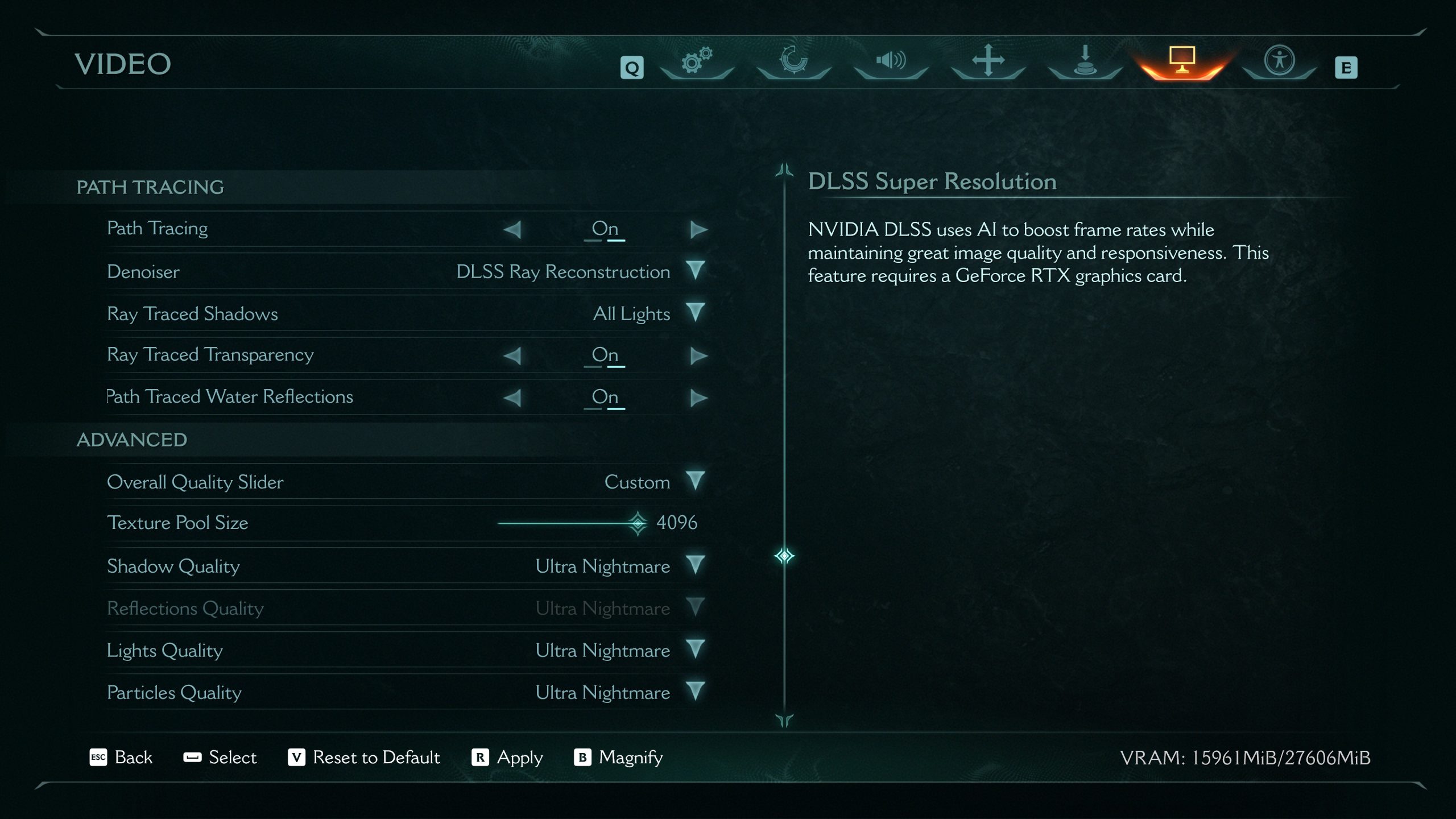Apply the video settings
This screenshot has width=1456, height=819.
point(507,758)
